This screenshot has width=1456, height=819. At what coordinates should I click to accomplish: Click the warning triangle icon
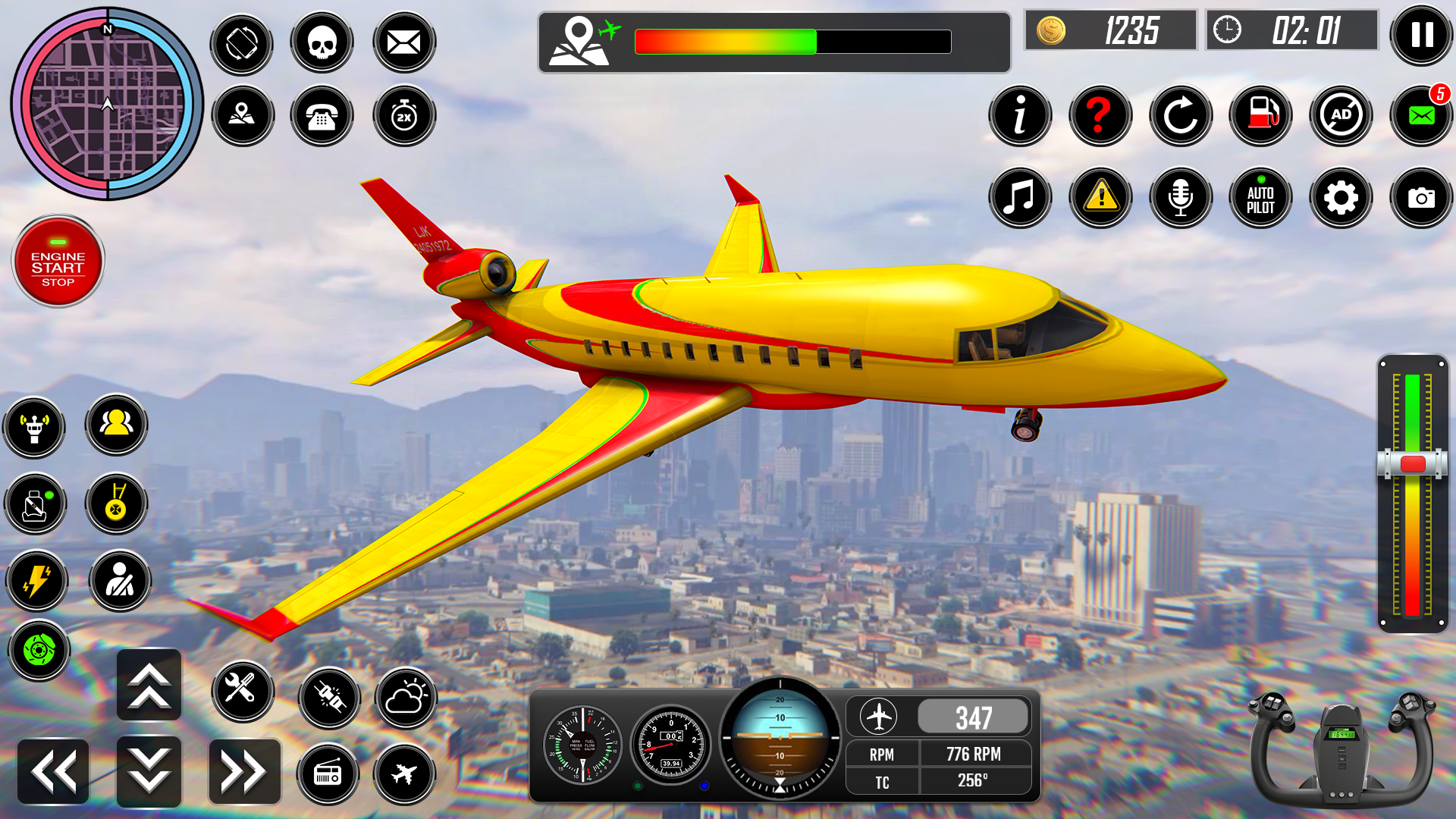[x=1101, y=198]
